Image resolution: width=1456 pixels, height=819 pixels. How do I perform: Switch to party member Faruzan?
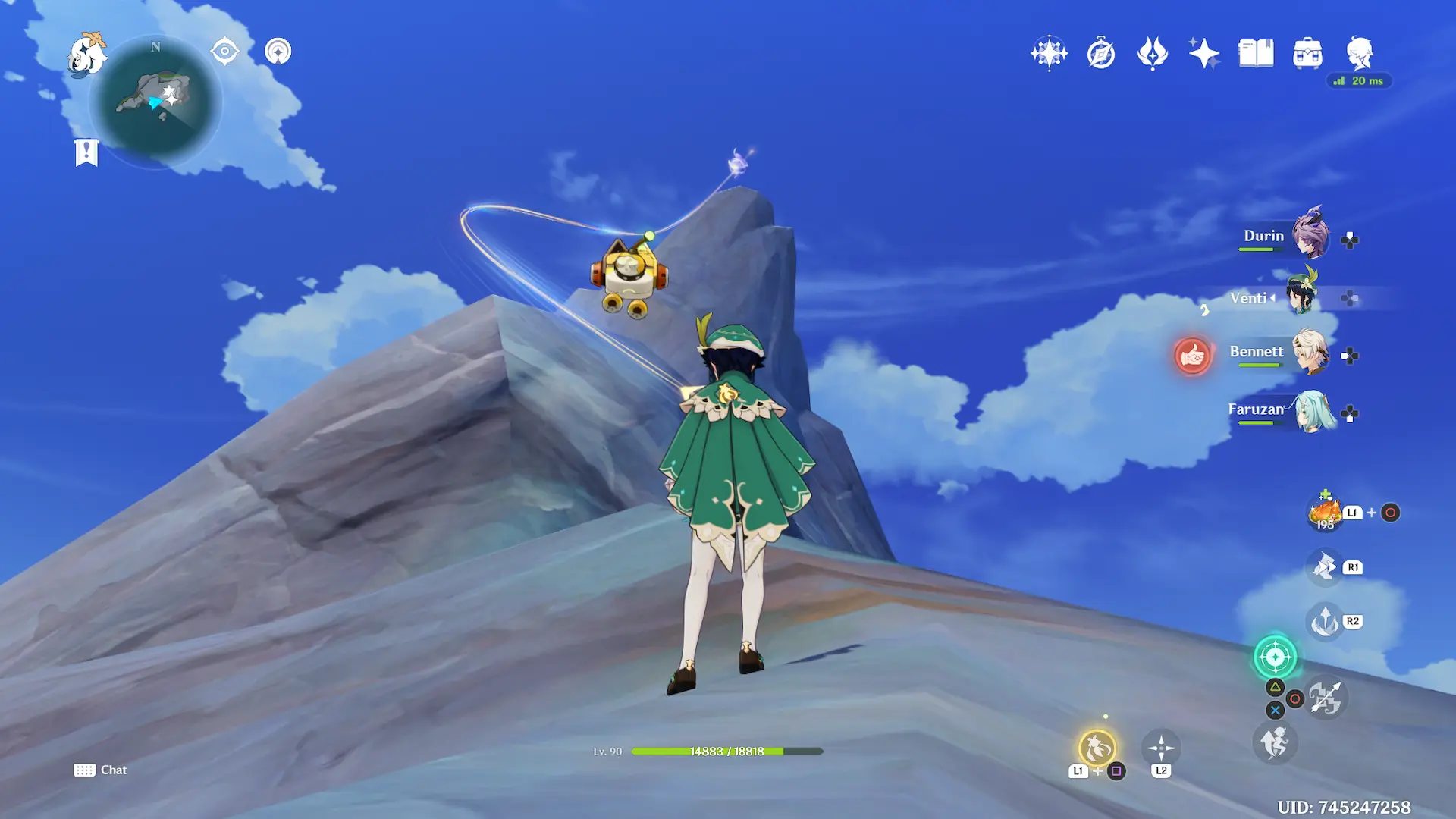(x=1312, y=410)
